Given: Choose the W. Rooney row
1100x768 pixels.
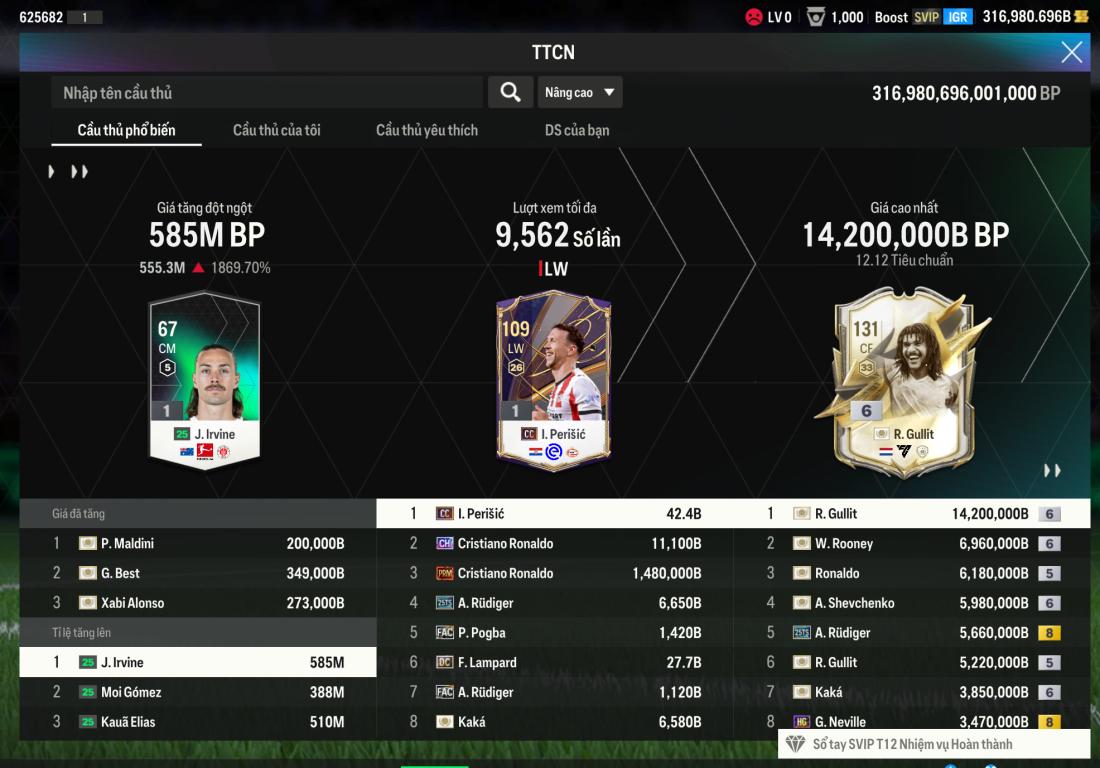Looking at the screenshot, I should pyautogui.click(x=911, y=544).
